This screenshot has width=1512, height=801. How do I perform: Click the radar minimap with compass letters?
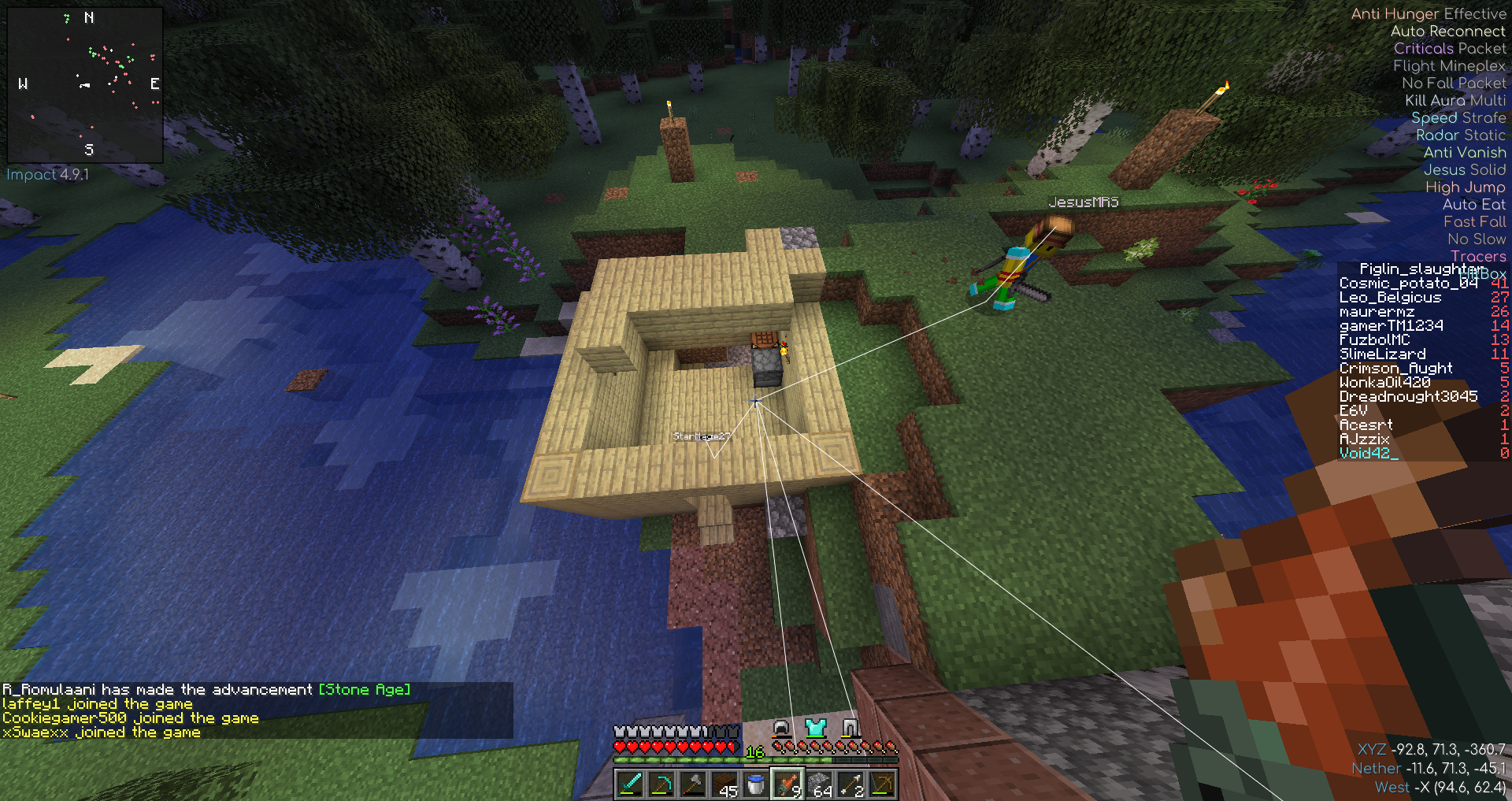(85, 84)
